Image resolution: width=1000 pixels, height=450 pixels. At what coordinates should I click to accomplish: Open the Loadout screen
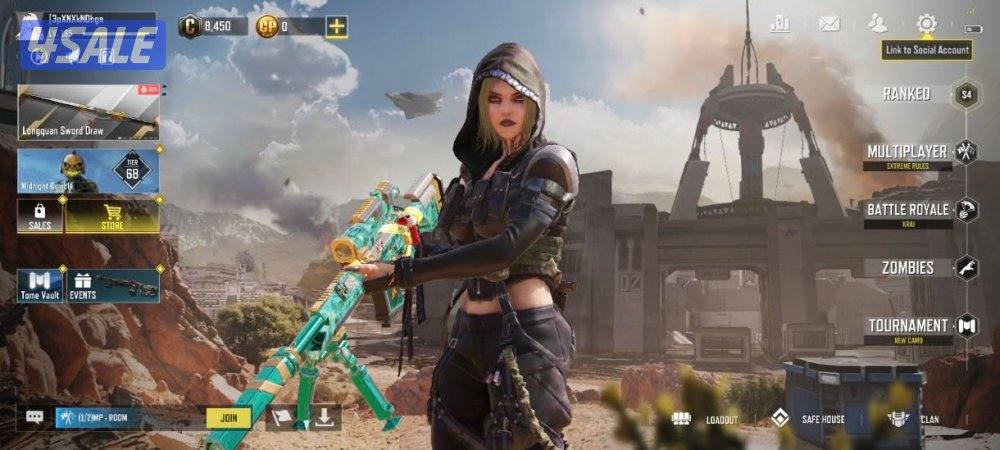707,419
